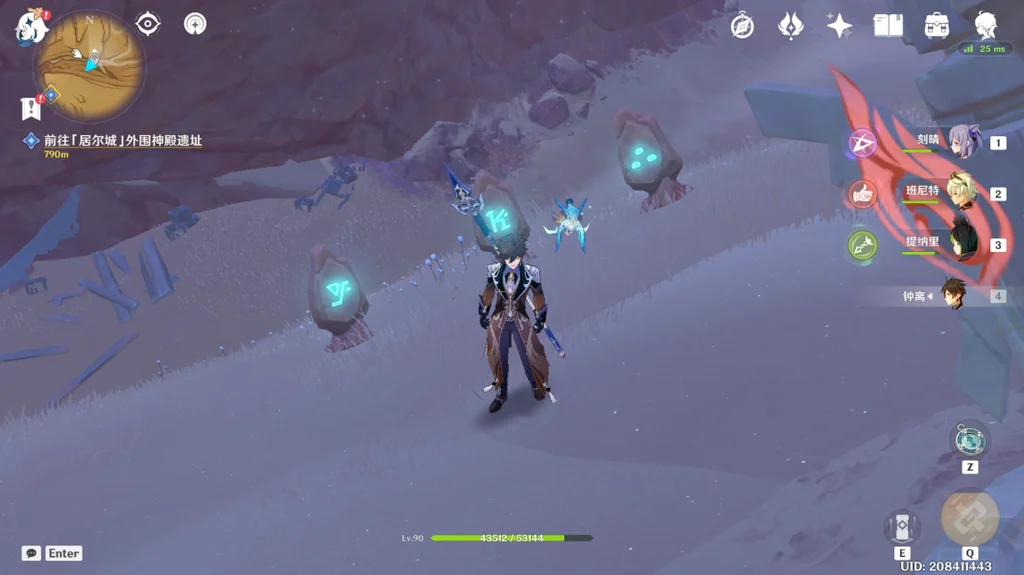
Task: Open the chat box speech bubble
Action: click(31, 553)
